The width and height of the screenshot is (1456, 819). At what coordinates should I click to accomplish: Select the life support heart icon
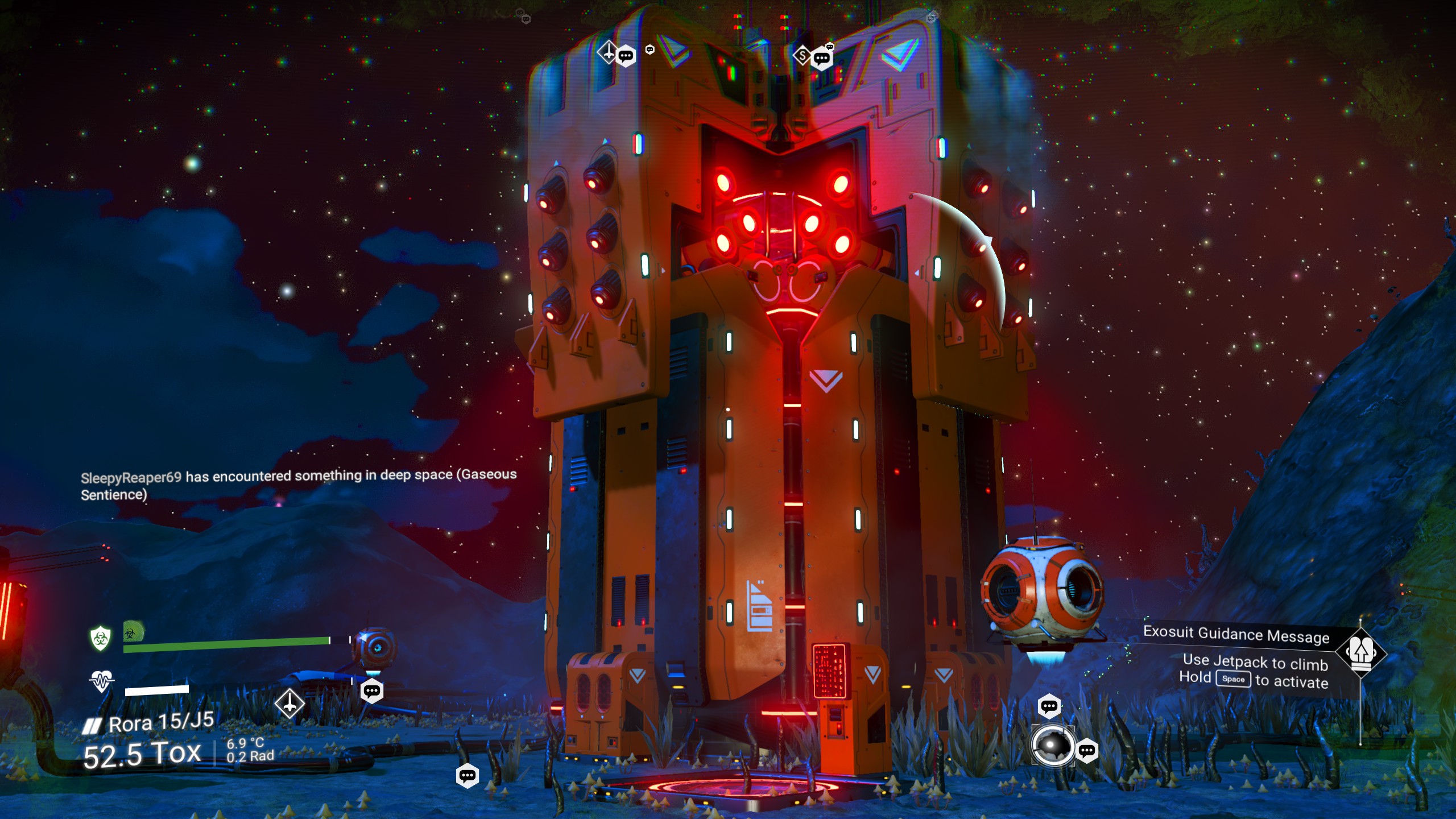[x=101, y=681]
